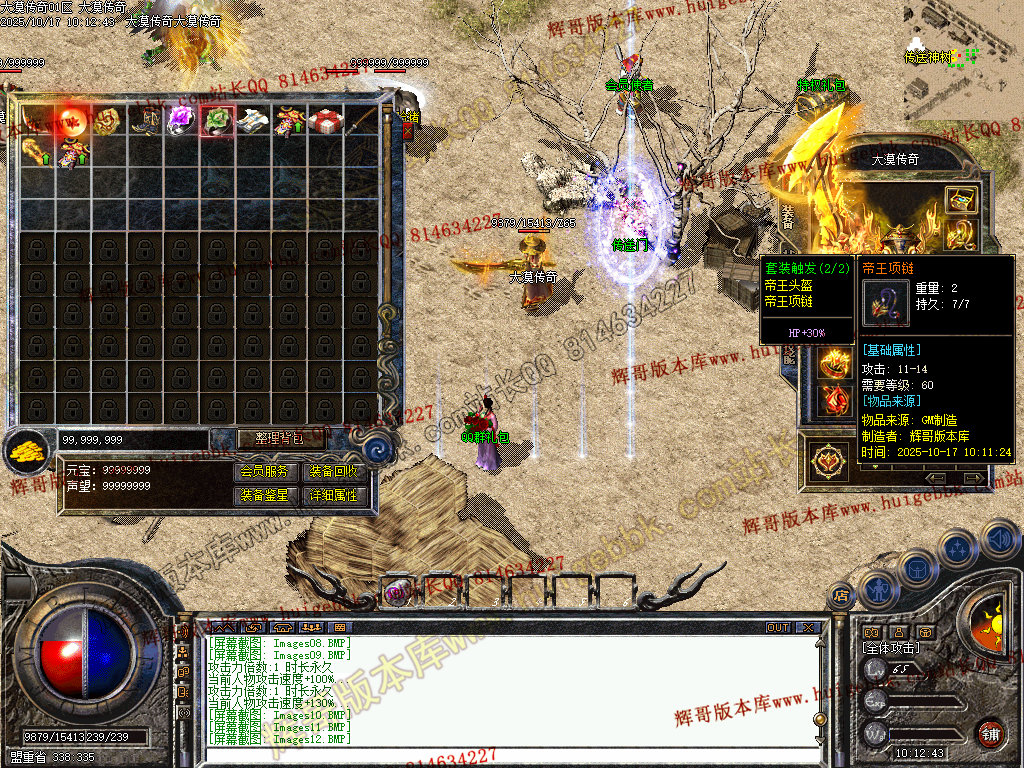Open 会员服务 member services

(264, 472)
